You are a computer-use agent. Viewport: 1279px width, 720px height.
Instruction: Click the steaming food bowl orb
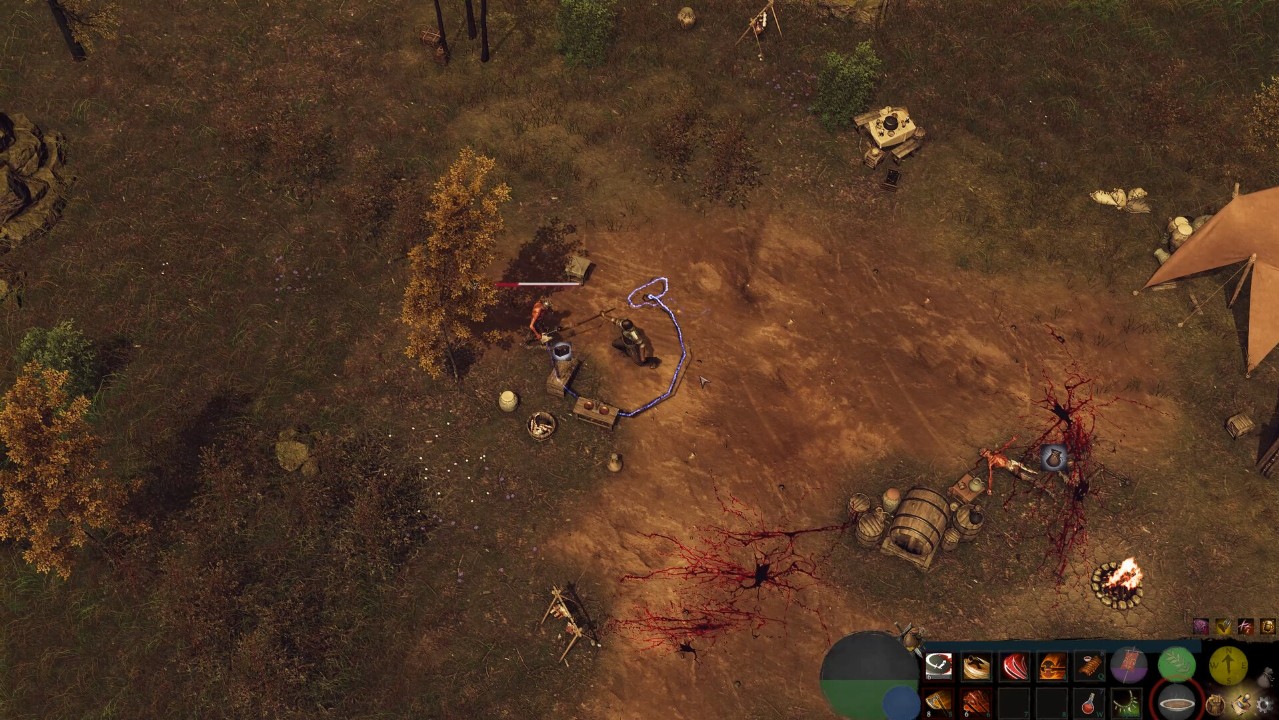pyautogui.click(x=1177, y=701)
